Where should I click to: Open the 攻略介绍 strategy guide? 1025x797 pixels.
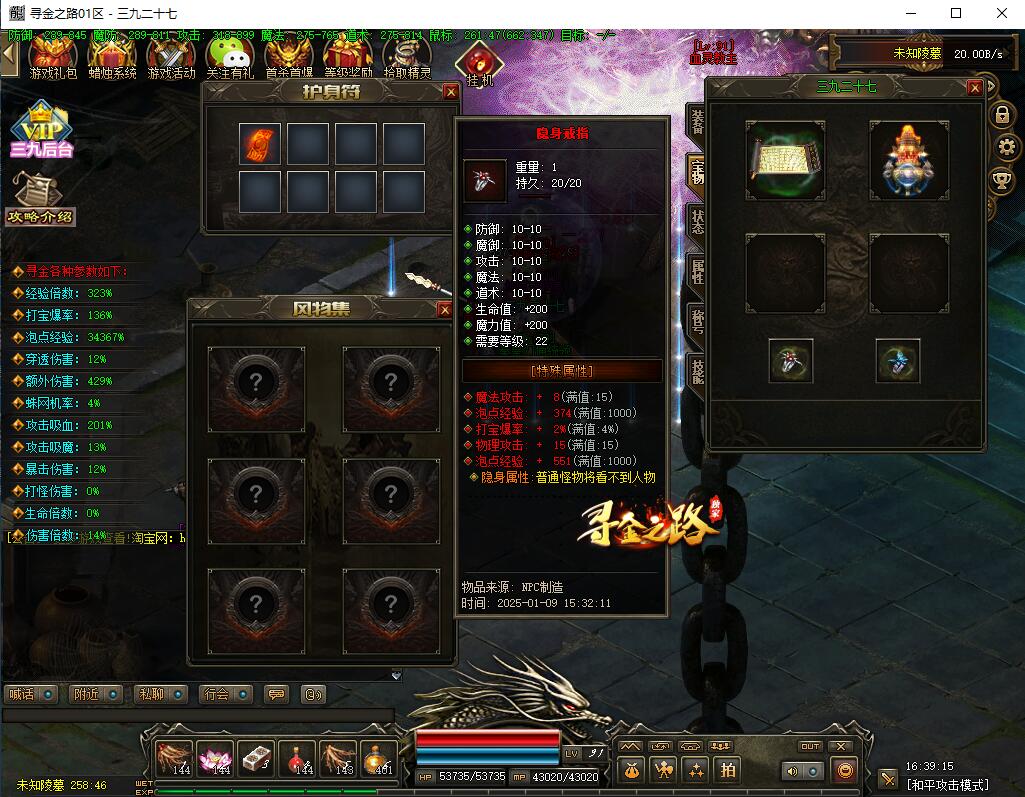click(41, 200)
